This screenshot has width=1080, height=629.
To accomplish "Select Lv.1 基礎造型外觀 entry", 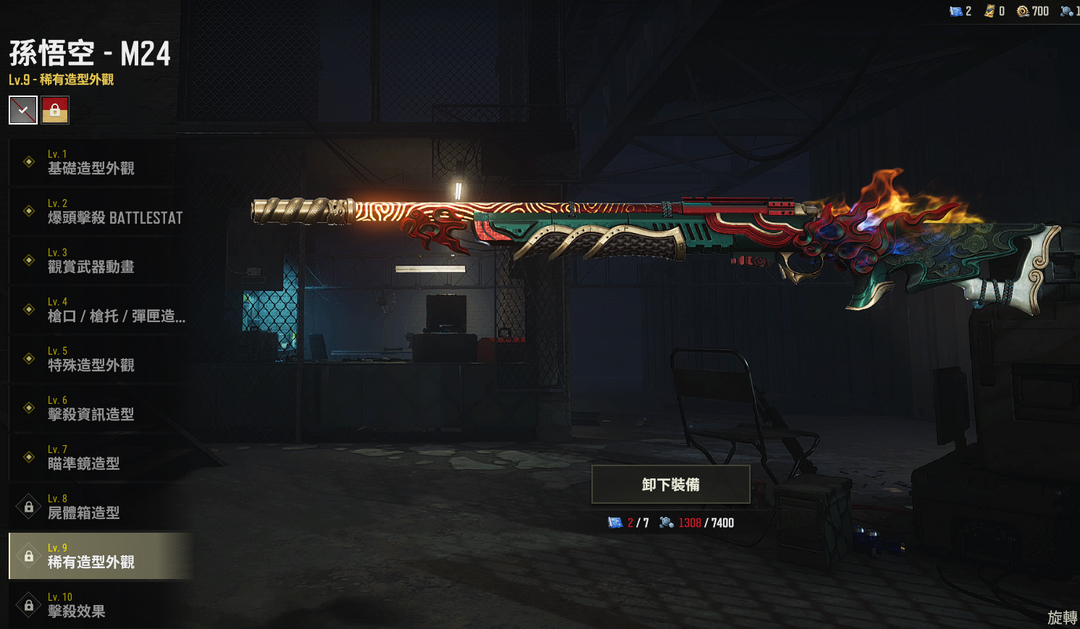I will tap(100, 162).
